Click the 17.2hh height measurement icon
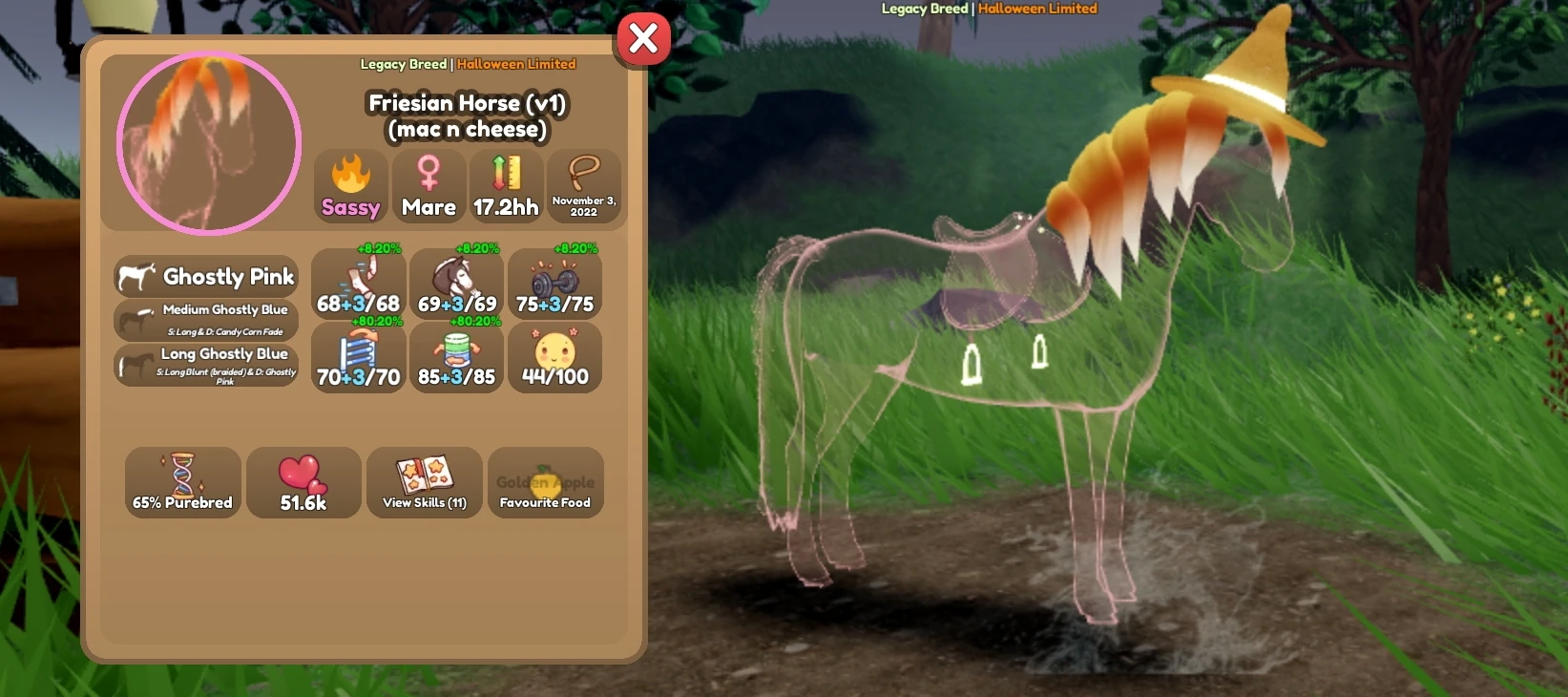Screen dimensions: 1568x697 [506, 181]
